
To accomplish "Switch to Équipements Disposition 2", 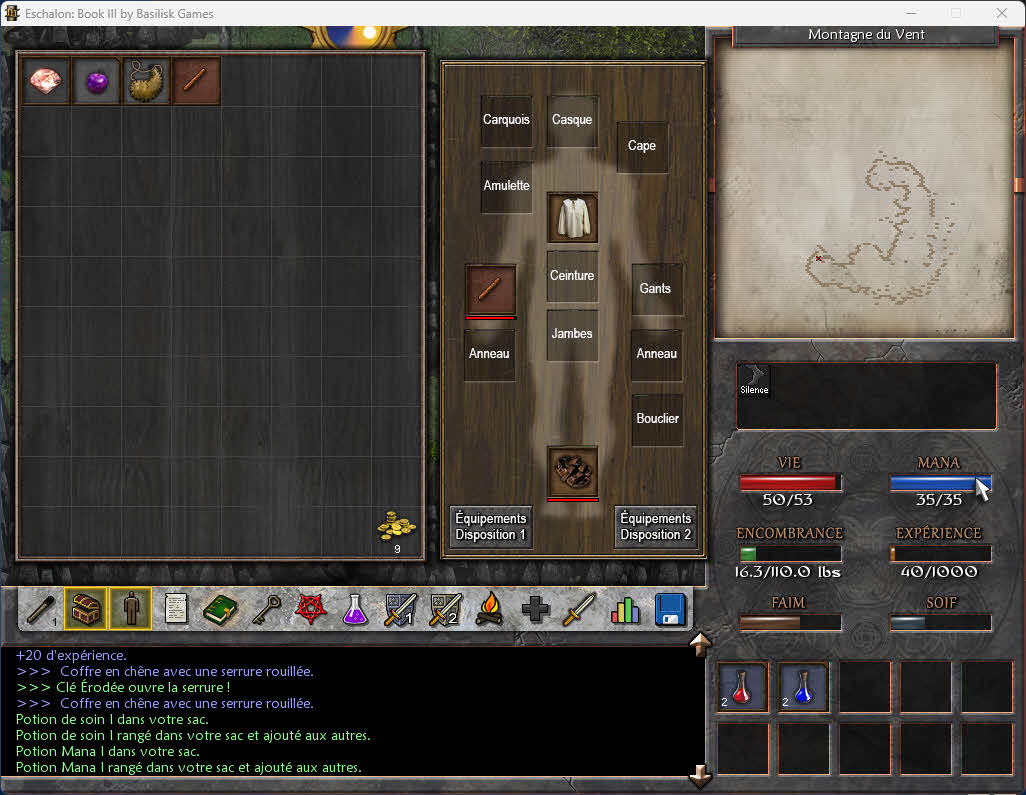I will [655, 526].
